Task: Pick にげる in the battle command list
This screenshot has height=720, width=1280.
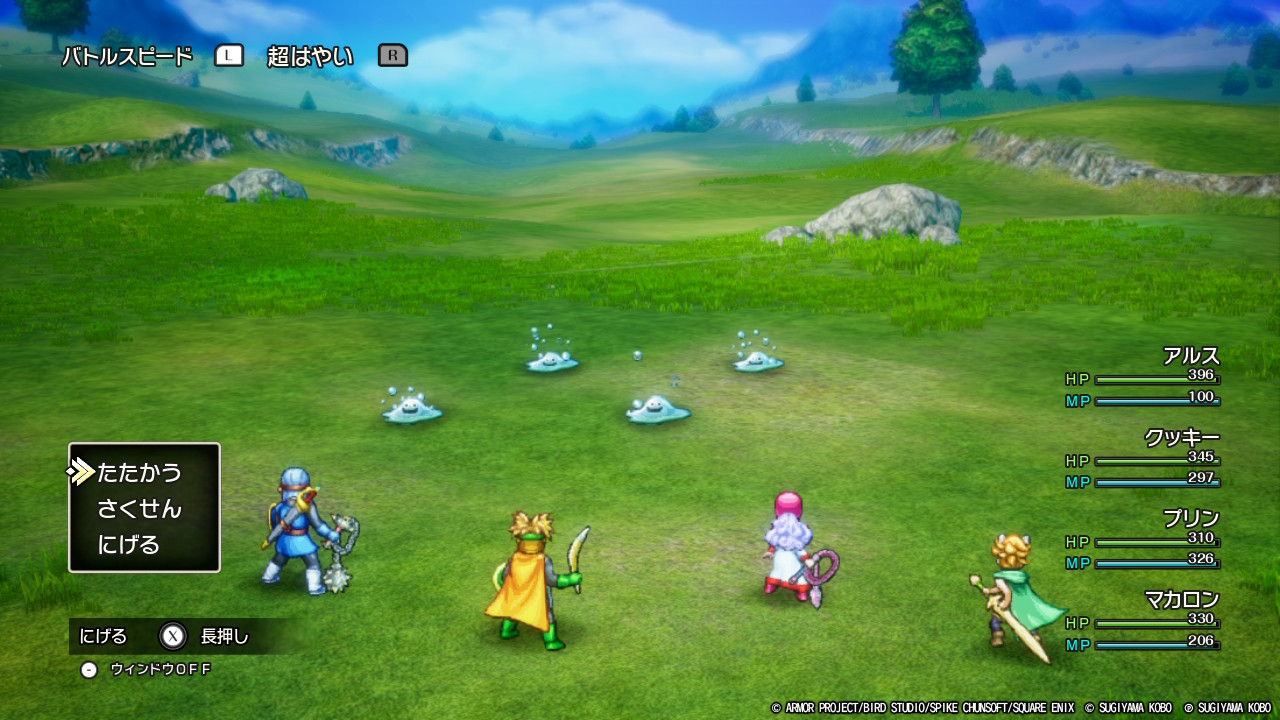Action: click(129, 545)
